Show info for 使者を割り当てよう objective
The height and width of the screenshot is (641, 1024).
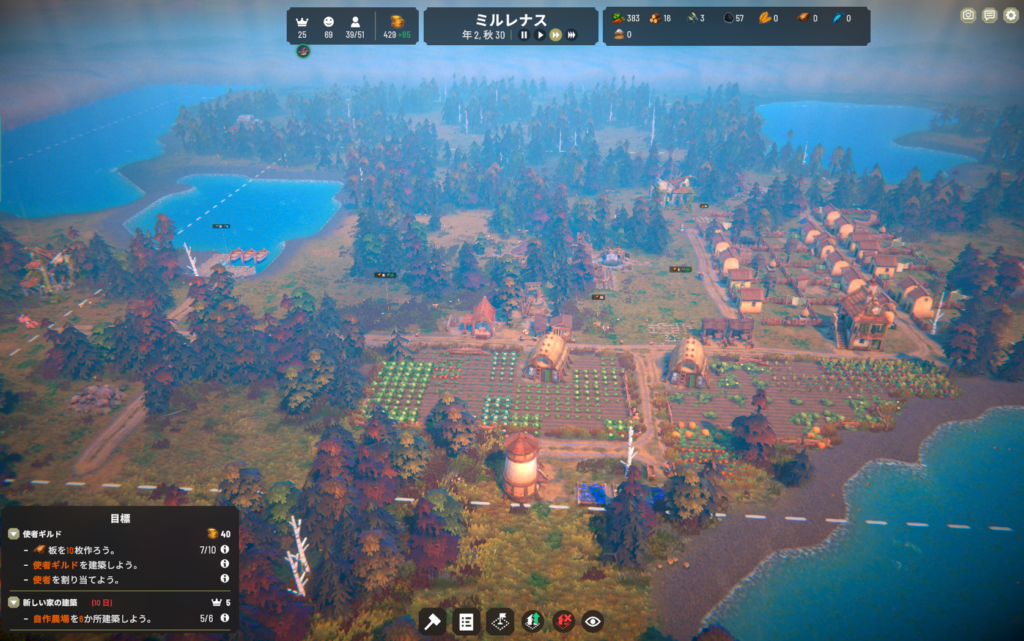pyautogui.click(x=225, y=579)
